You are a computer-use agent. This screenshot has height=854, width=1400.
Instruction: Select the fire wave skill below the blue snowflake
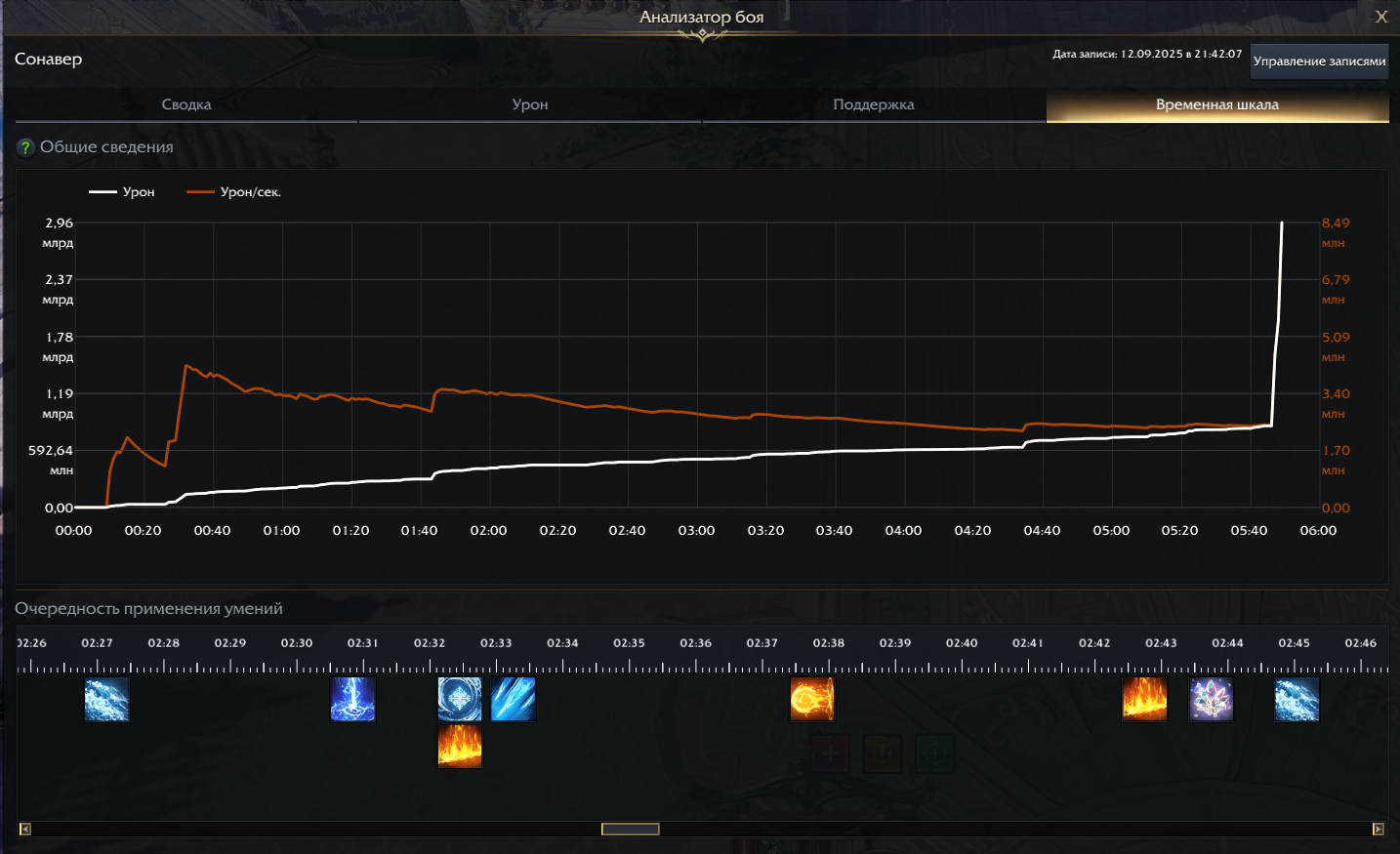[460, 746]
